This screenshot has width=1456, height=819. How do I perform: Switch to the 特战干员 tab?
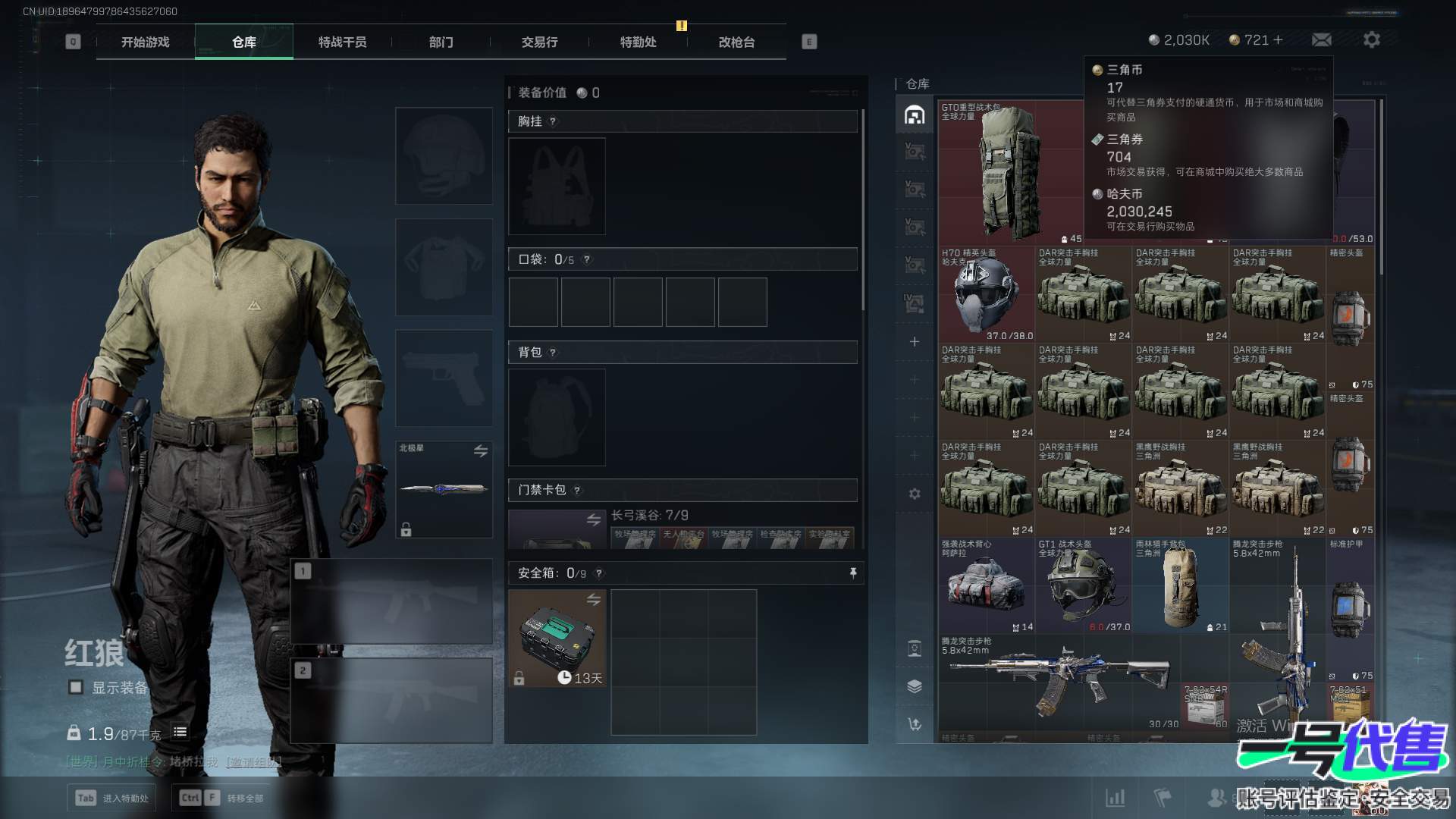tap(342, 42)
